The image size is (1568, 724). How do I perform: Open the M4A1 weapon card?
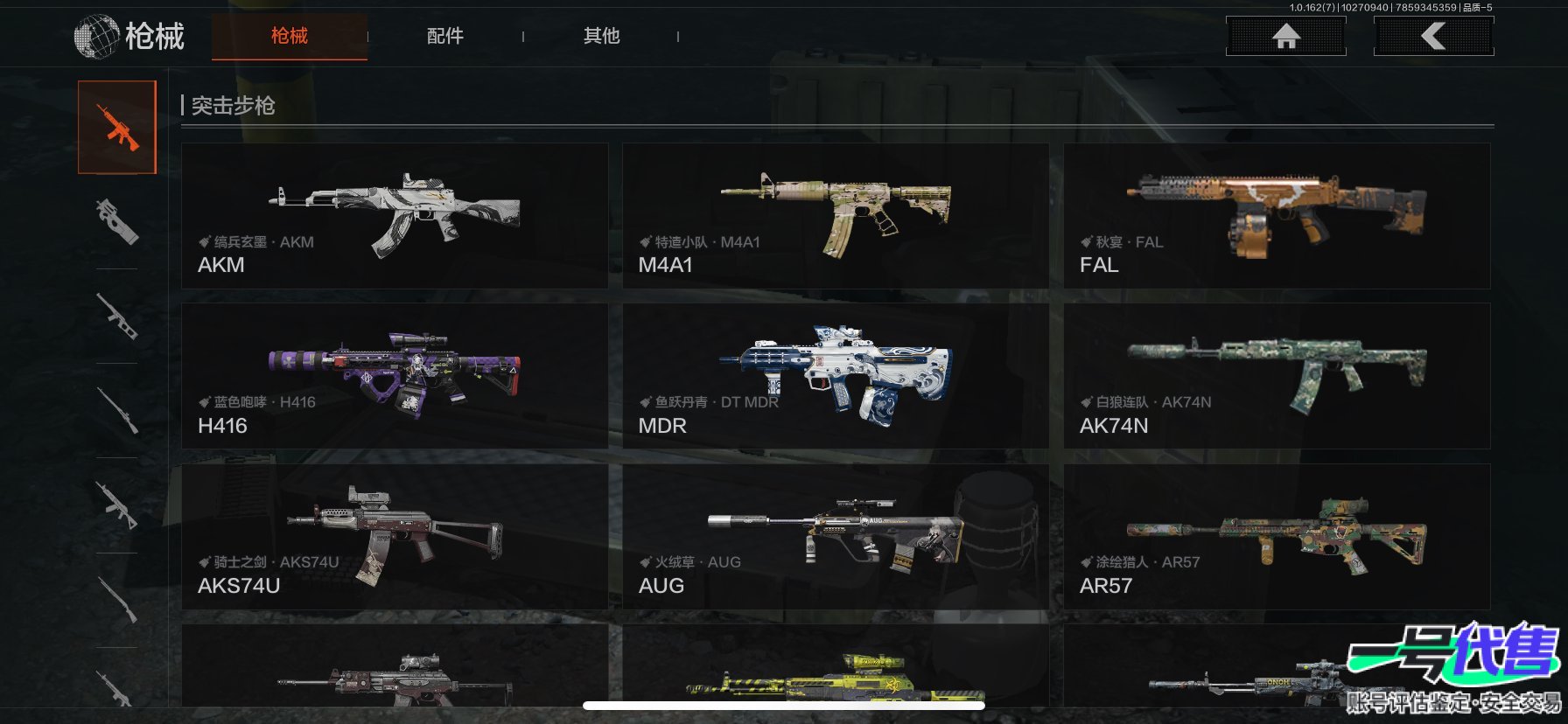coord(836,216)
